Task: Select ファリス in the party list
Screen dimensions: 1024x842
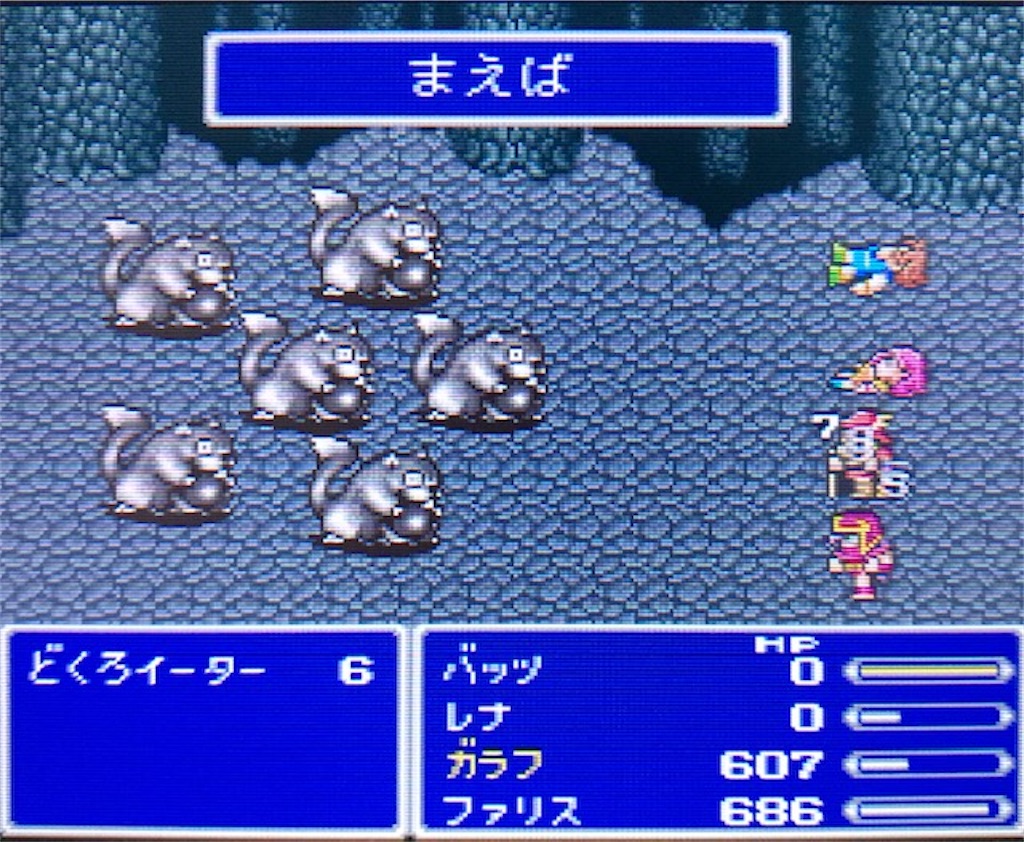Action: [510, 811]
